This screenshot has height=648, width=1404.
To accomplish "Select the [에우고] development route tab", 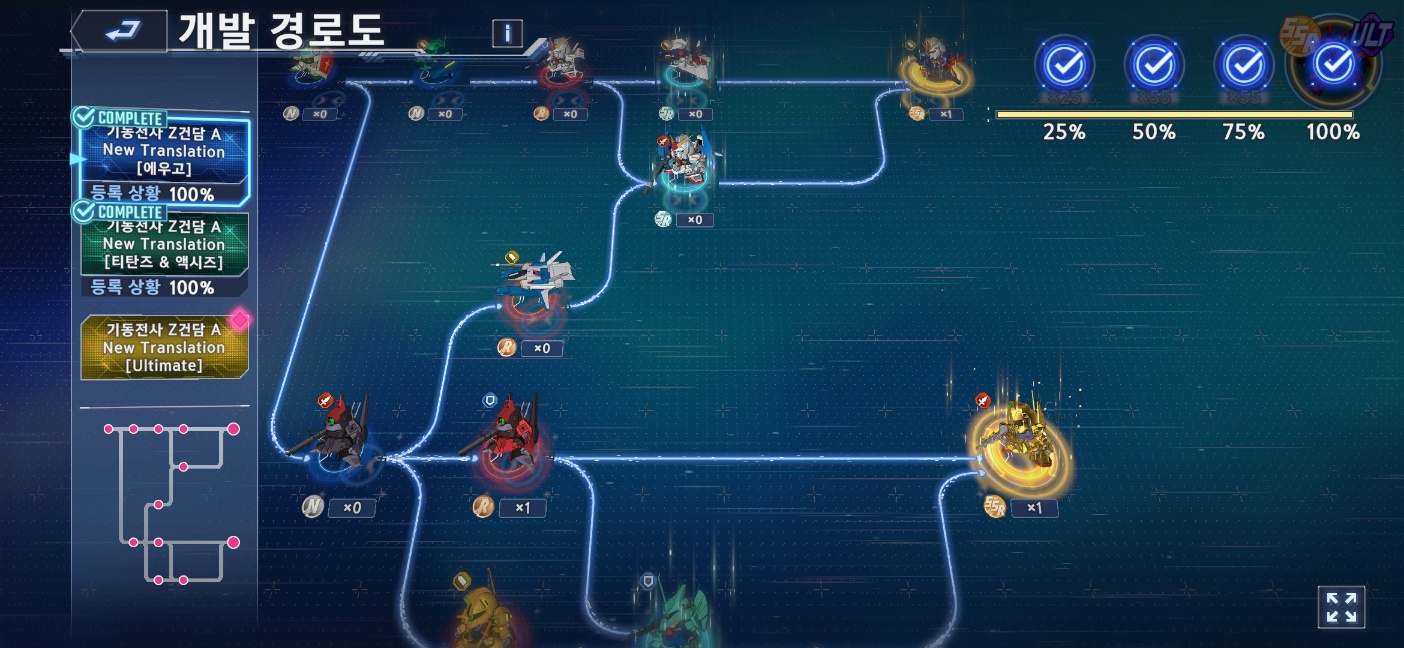I will tap(163, 152).
